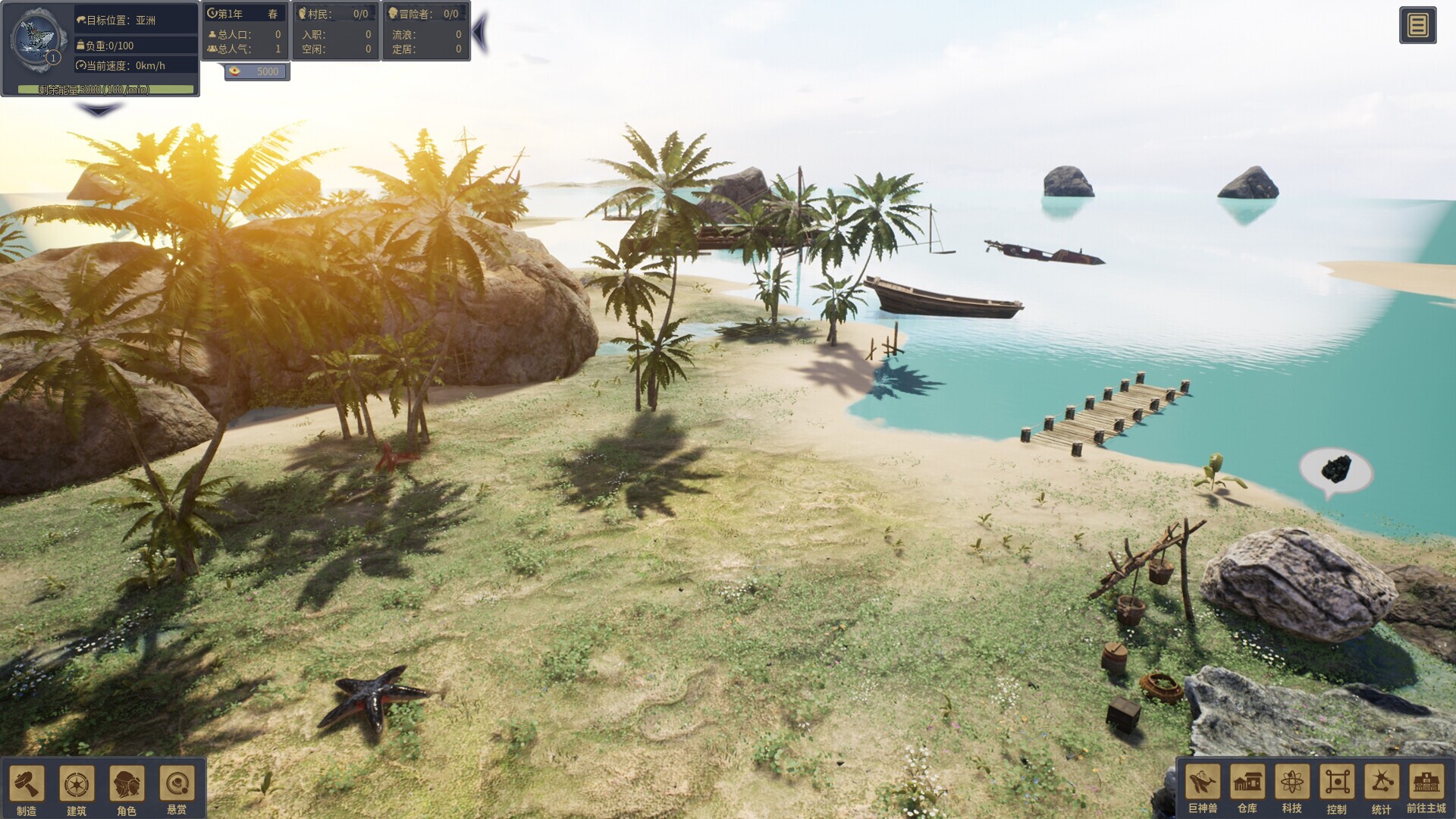Click the 村民 0/0 villager counter
1456x819 pixels.
336,13
